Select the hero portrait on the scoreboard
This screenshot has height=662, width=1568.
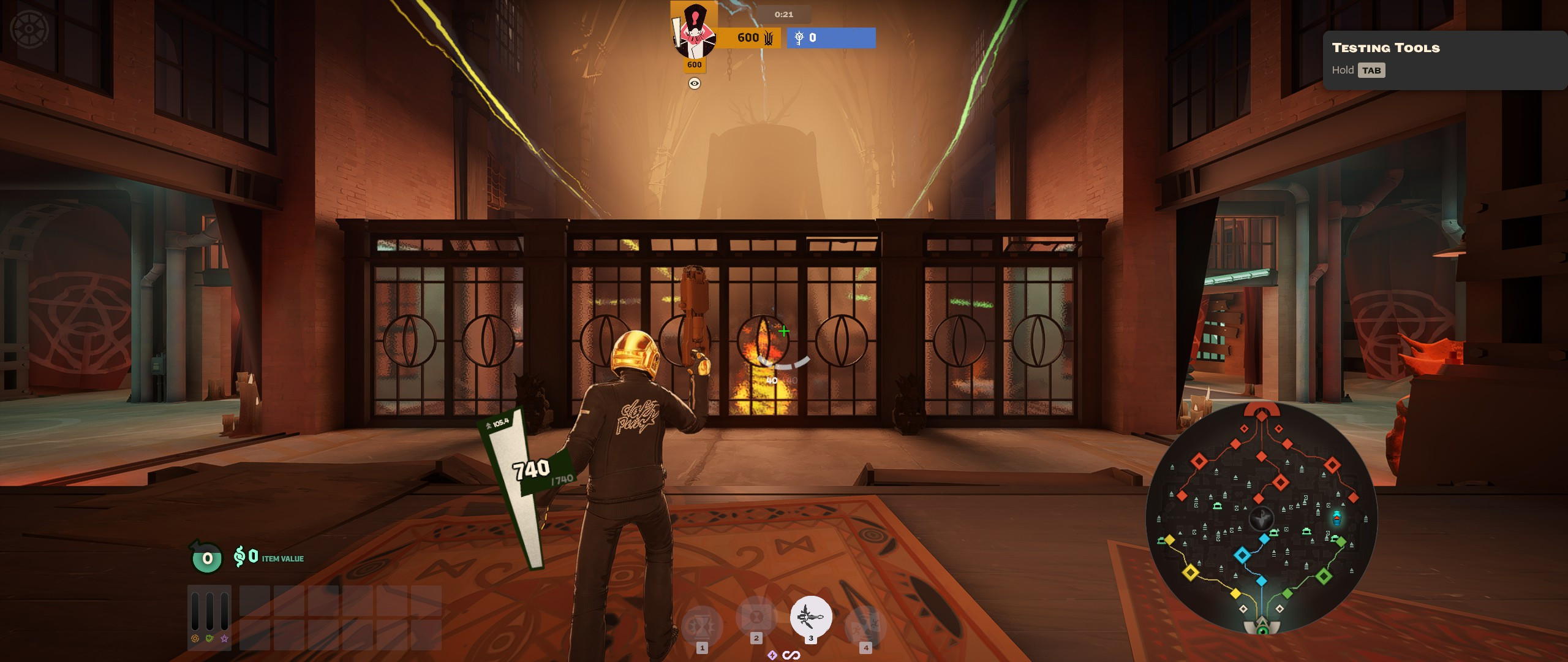[694, 30]
